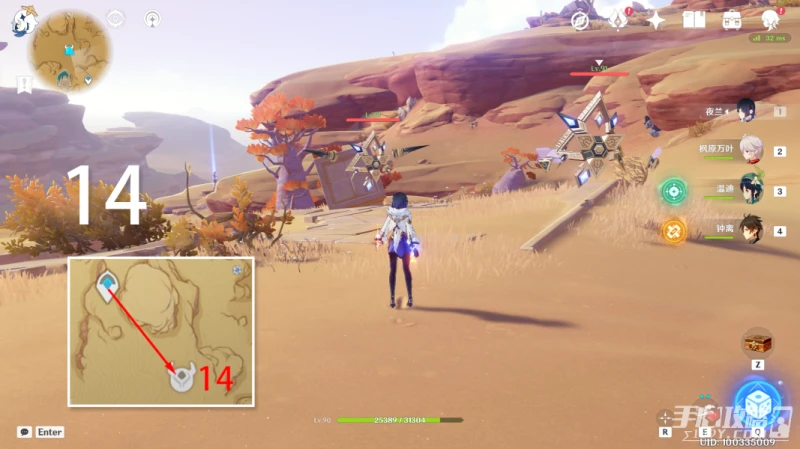
Task: Open the Battle Pass book icon
Action: click(694, 20)
